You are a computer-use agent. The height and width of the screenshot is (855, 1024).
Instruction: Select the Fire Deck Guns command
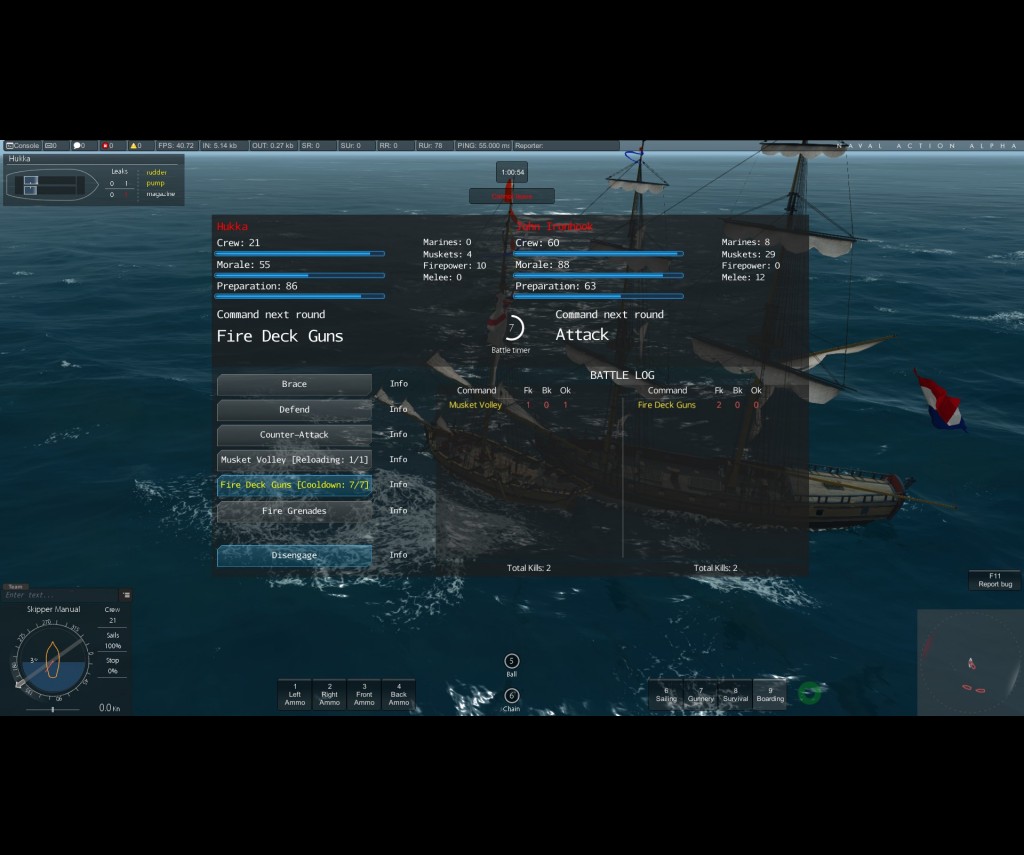(294, 485)
